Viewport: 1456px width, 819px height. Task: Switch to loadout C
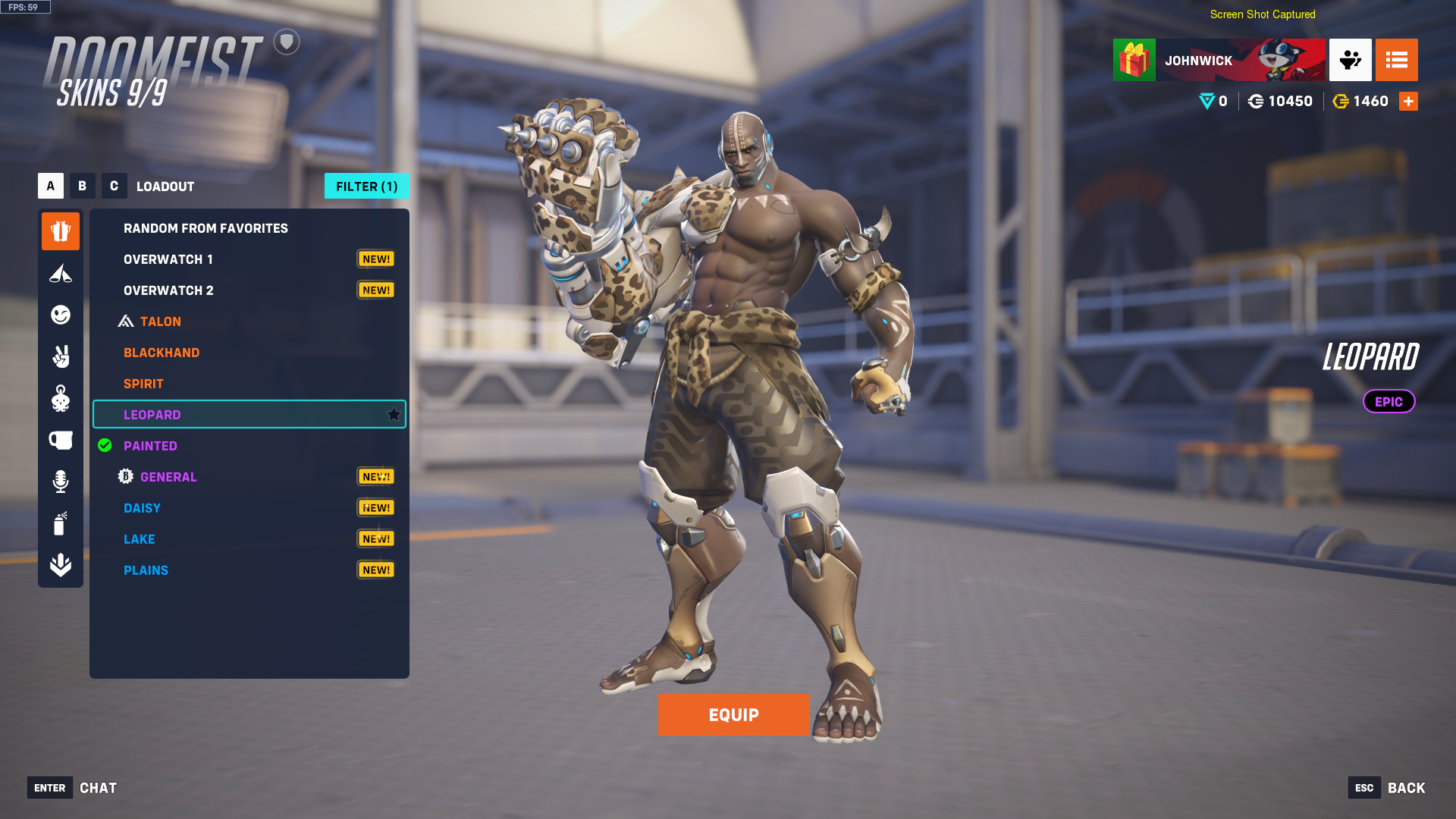tap(114, 186)
